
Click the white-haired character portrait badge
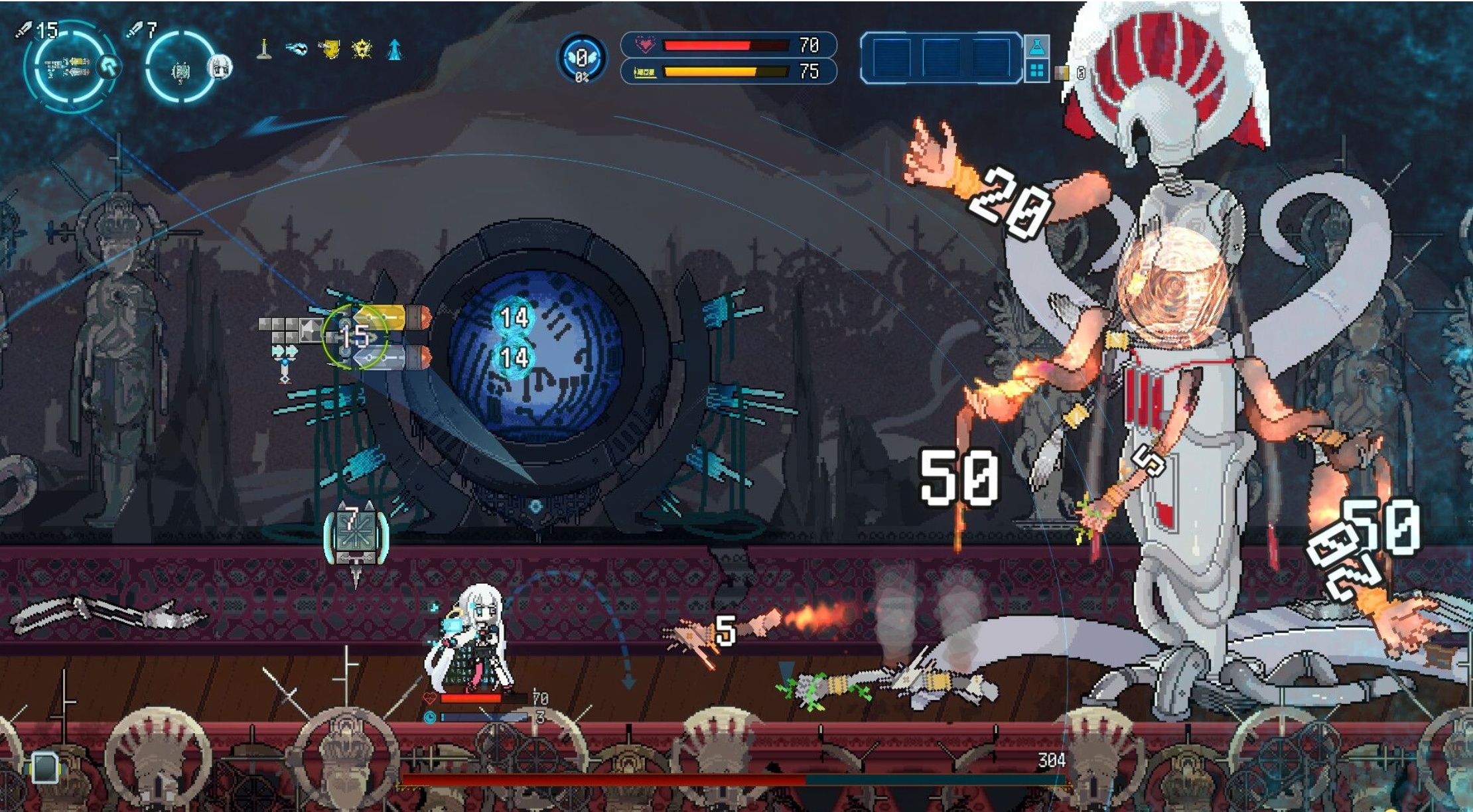[220, 67]
